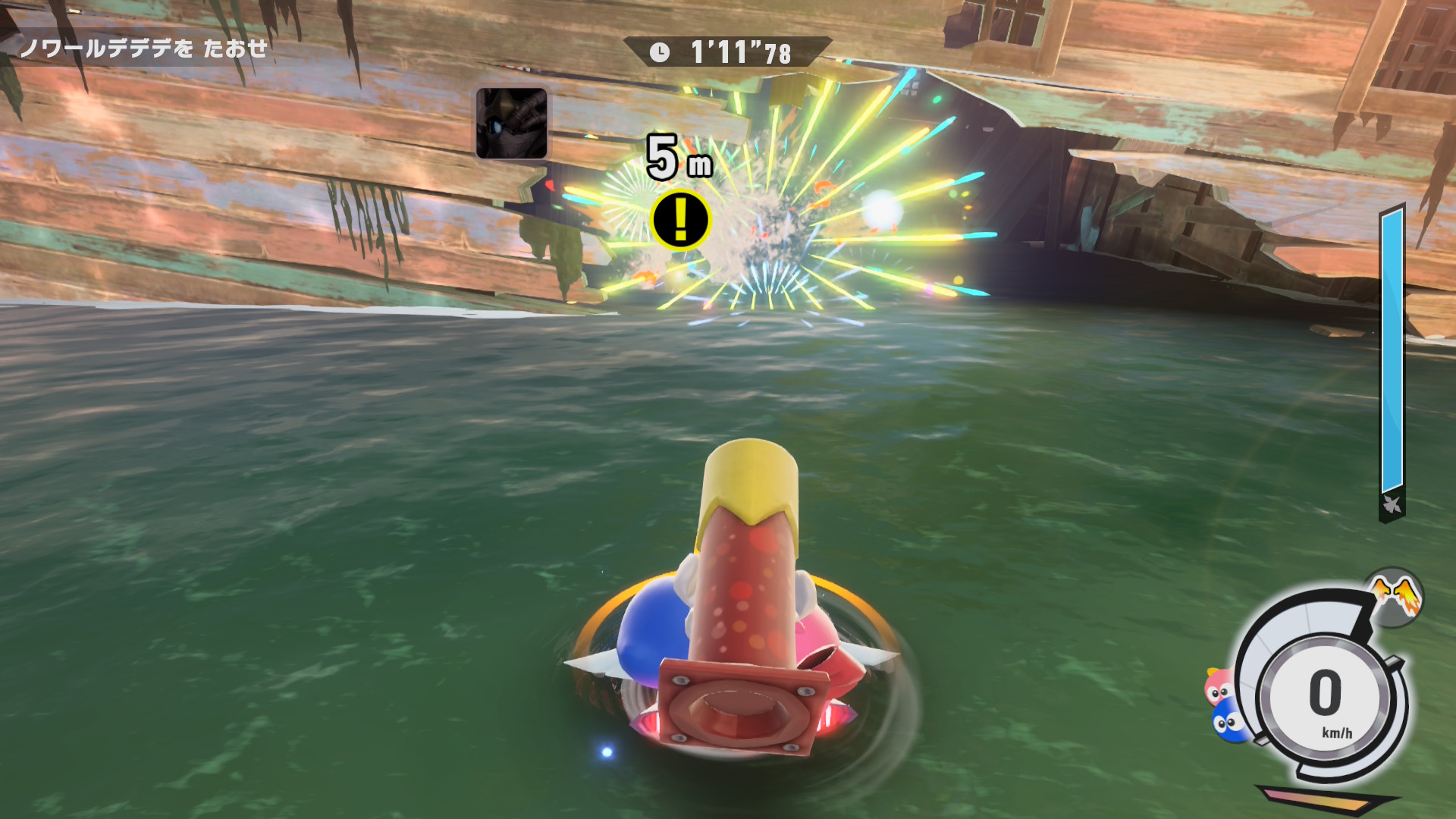Select the pink and blue rider icons
Image resolution: width=1456 pixels, height=819 pixels.
point(1222,705)
